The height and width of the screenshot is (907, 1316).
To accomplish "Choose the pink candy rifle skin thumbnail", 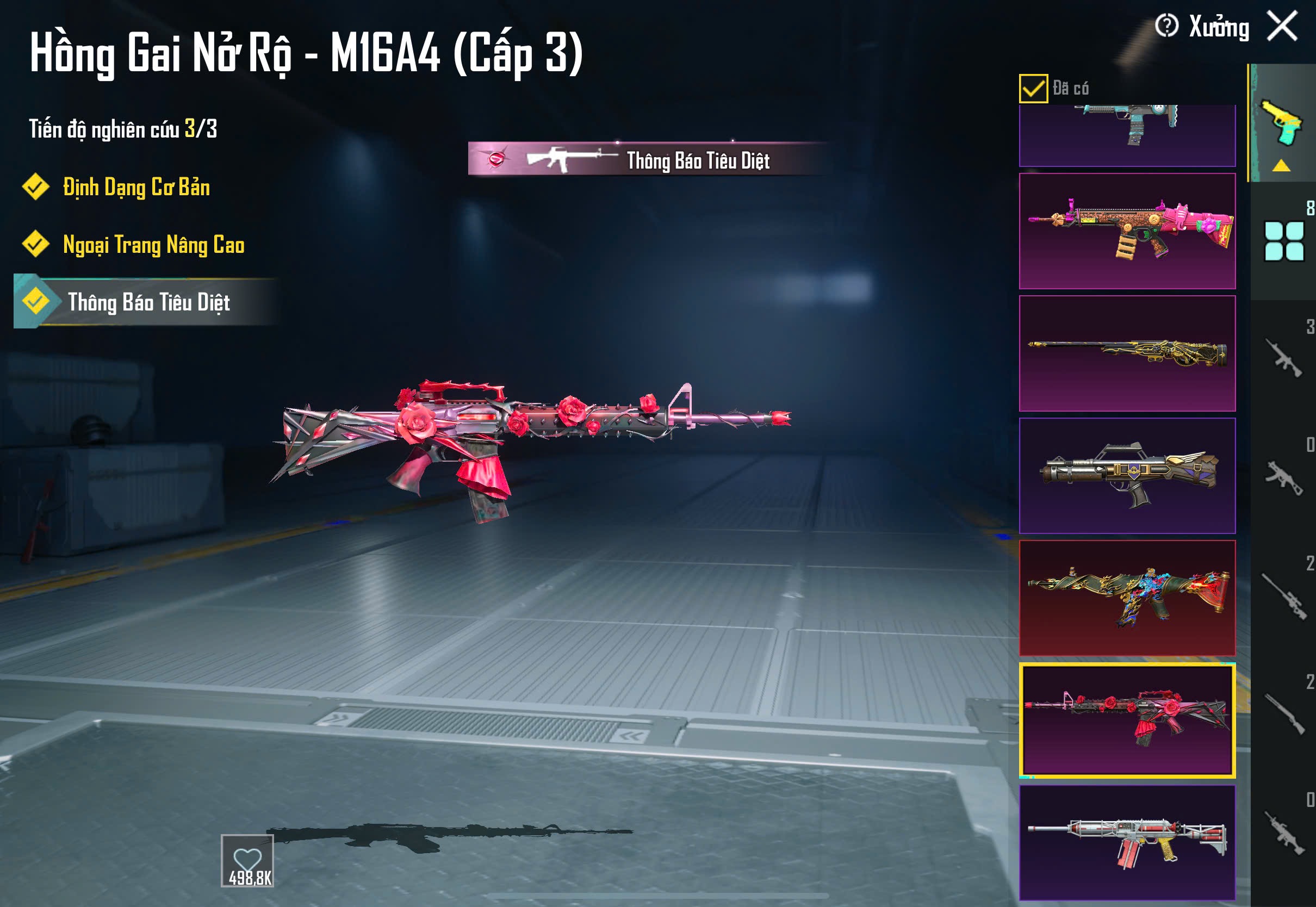I will pyautogui.click(x=1127, y=231).
